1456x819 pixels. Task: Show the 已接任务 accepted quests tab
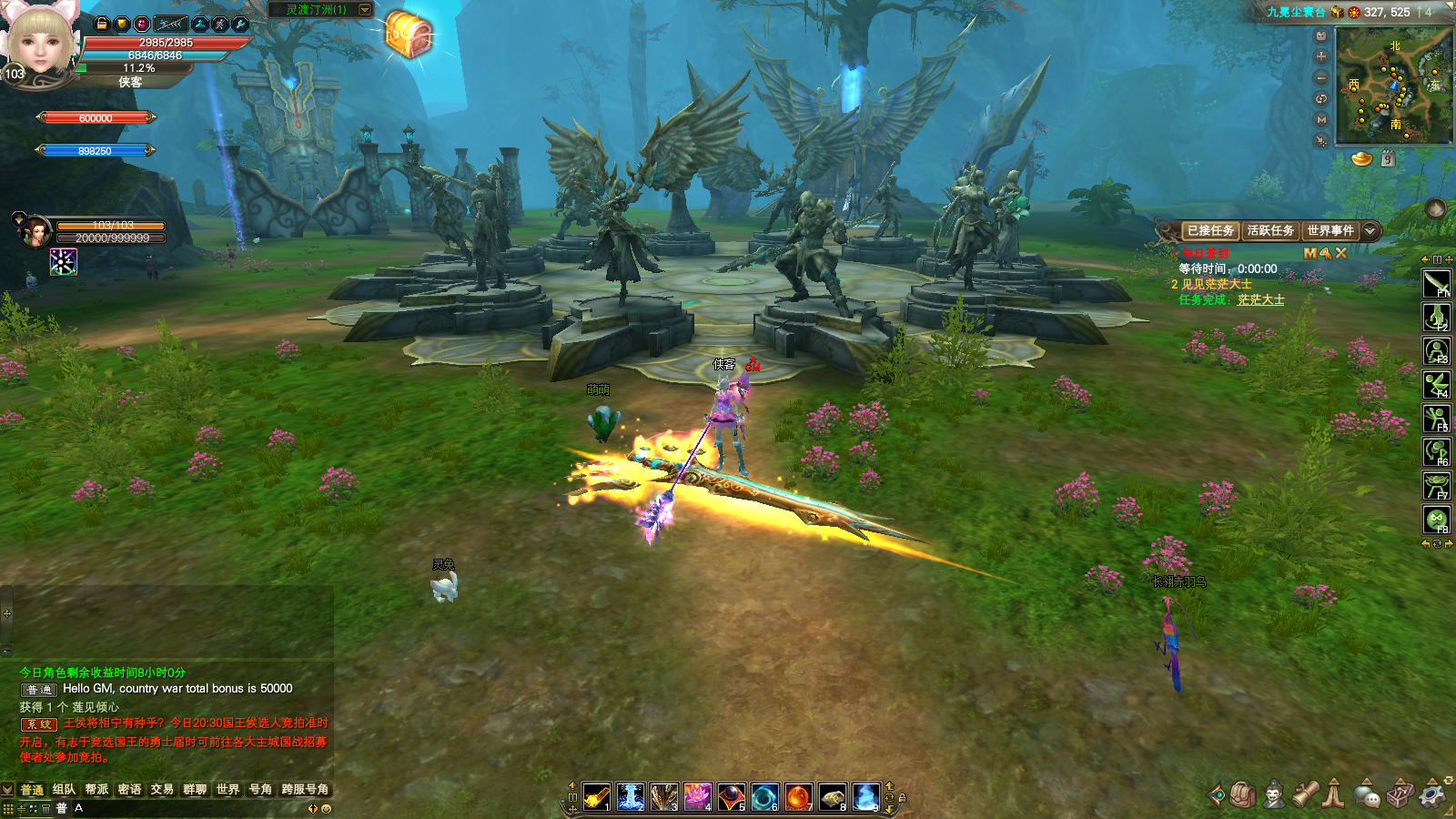coord(1210,231)
